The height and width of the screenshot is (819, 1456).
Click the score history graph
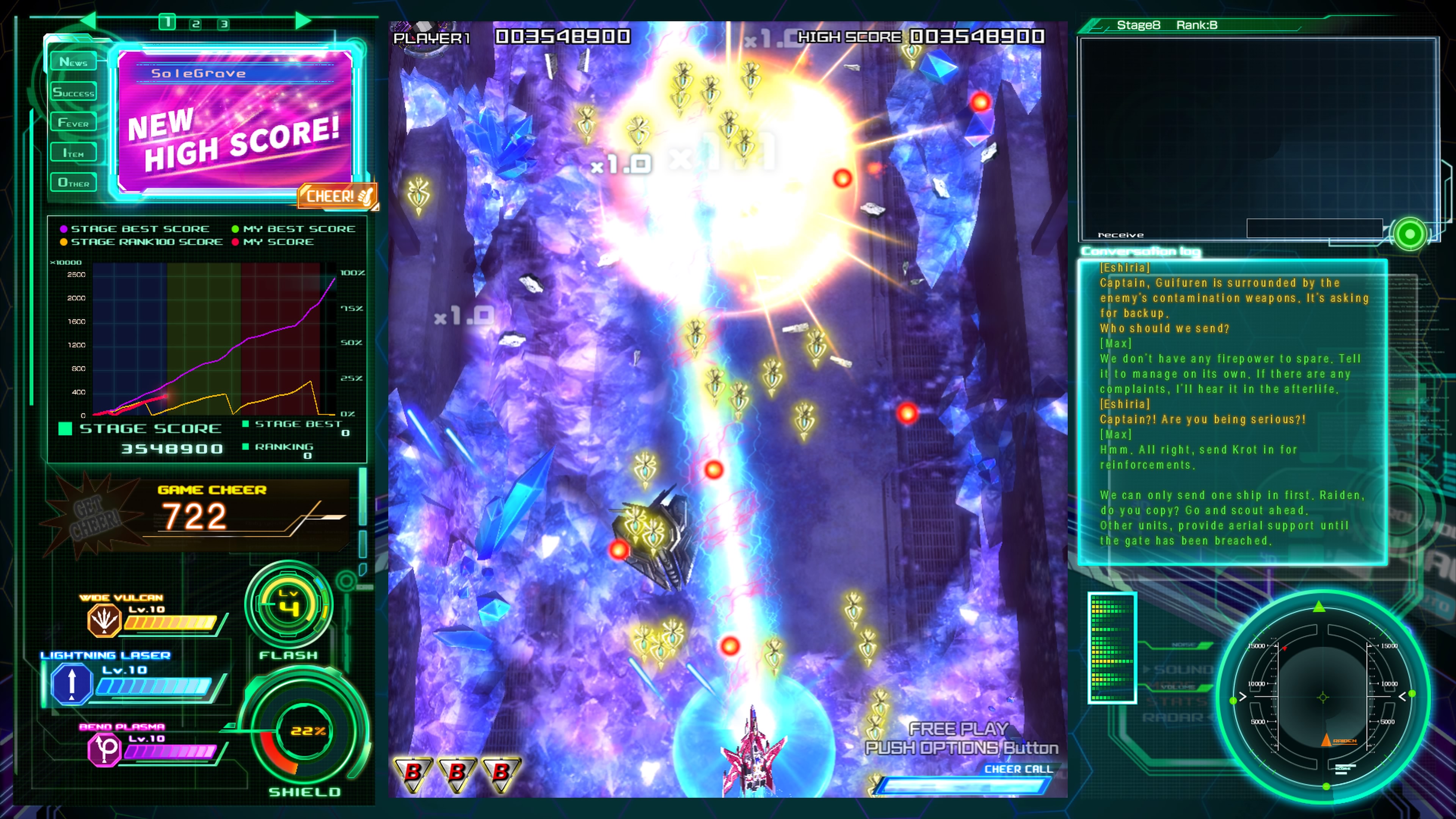pos(215,339)
